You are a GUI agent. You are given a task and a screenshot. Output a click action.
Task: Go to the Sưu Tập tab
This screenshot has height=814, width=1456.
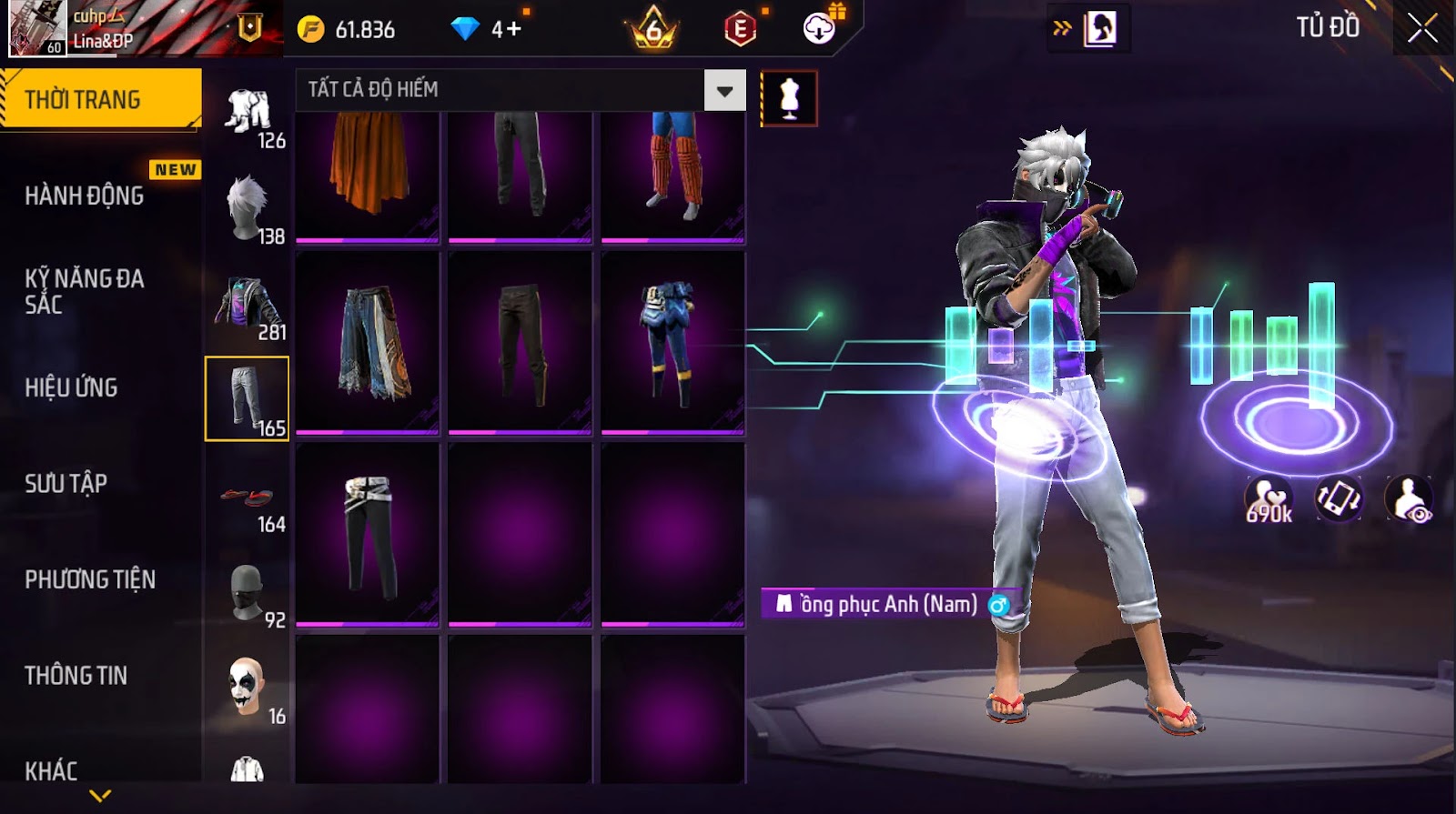tap(66, 483)
